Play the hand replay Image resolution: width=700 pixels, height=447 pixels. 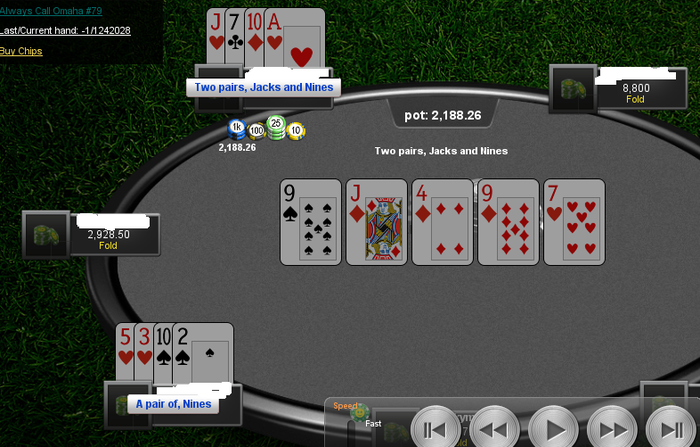[553, 429]
